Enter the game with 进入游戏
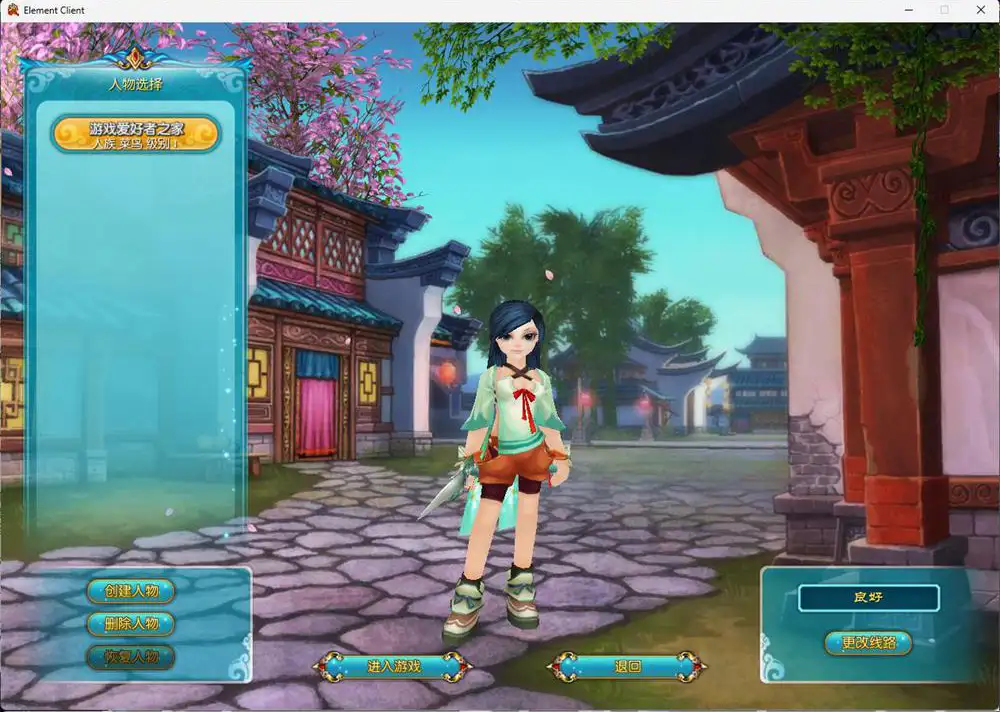Viewport: 1000px width, 712px height. coord(393,666)
